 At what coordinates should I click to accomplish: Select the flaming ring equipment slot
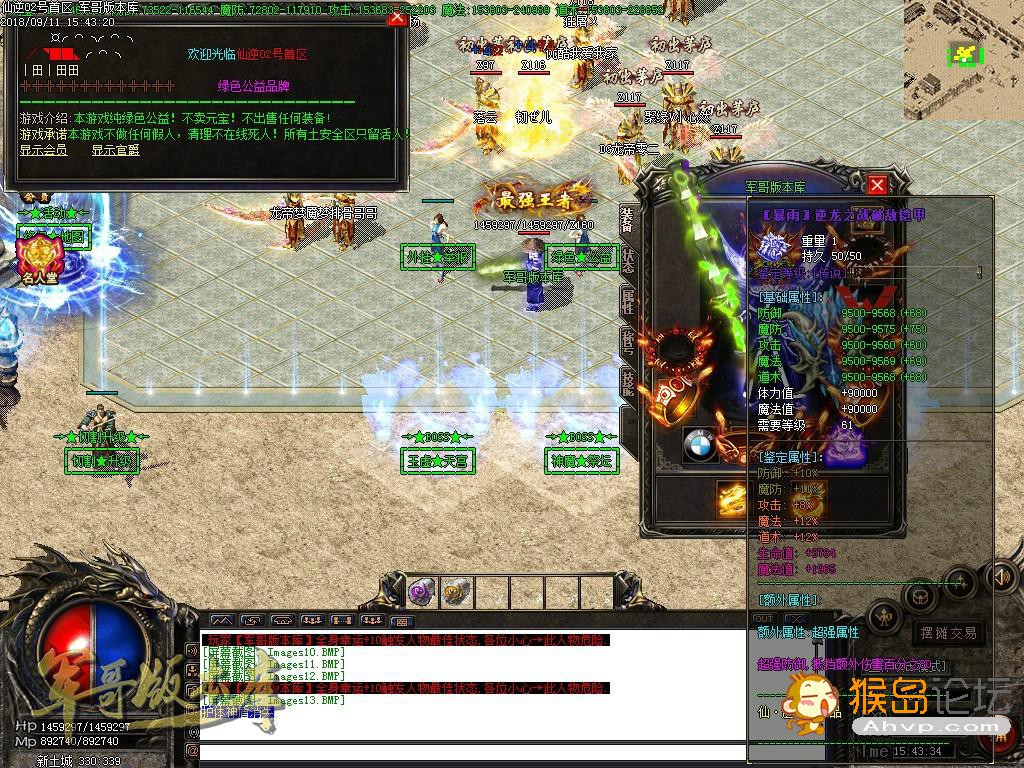(x=676, y=400)
